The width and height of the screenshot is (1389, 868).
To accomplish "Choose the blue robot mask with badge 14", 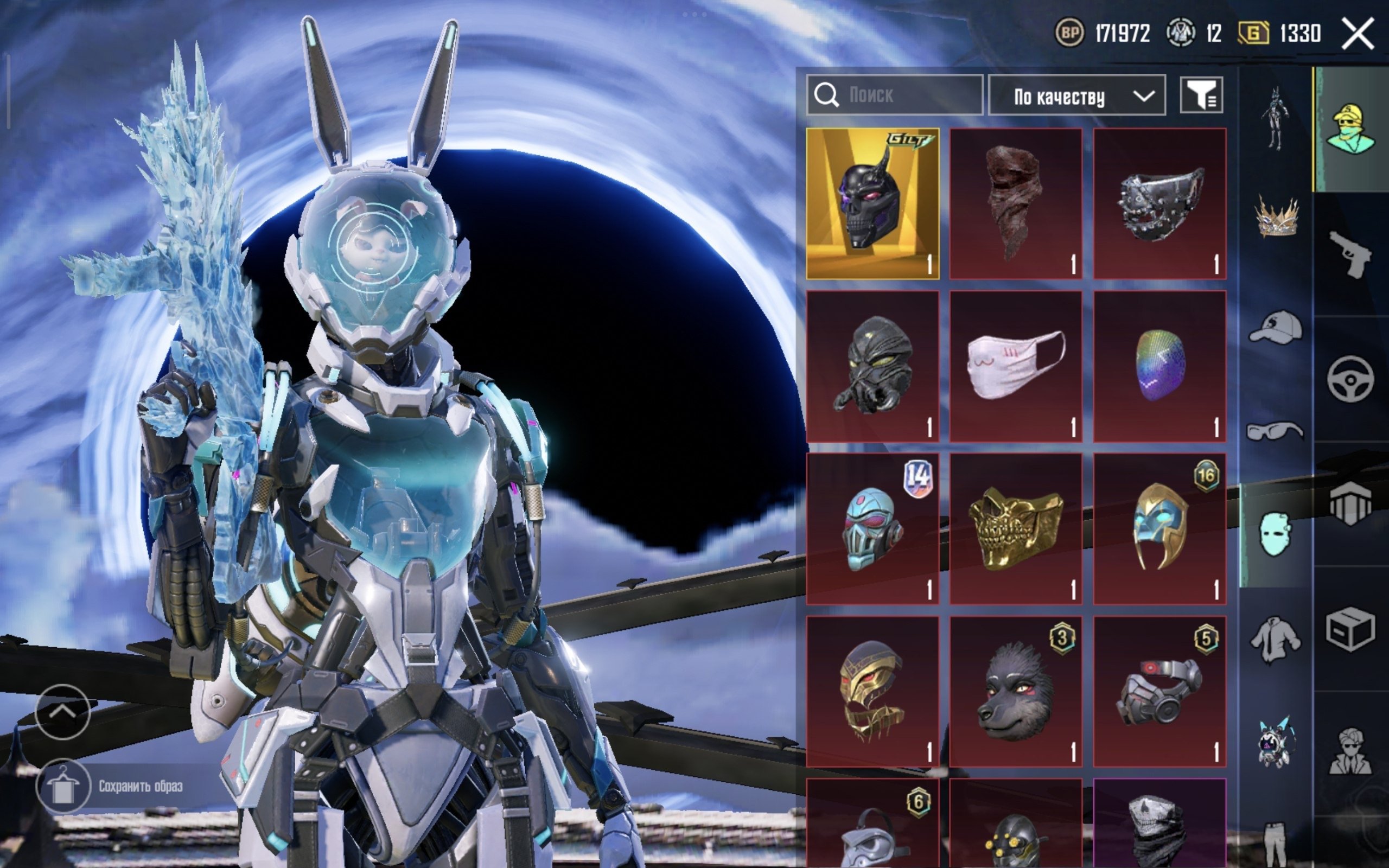I will pyautogui.click(x=872, y=529).
